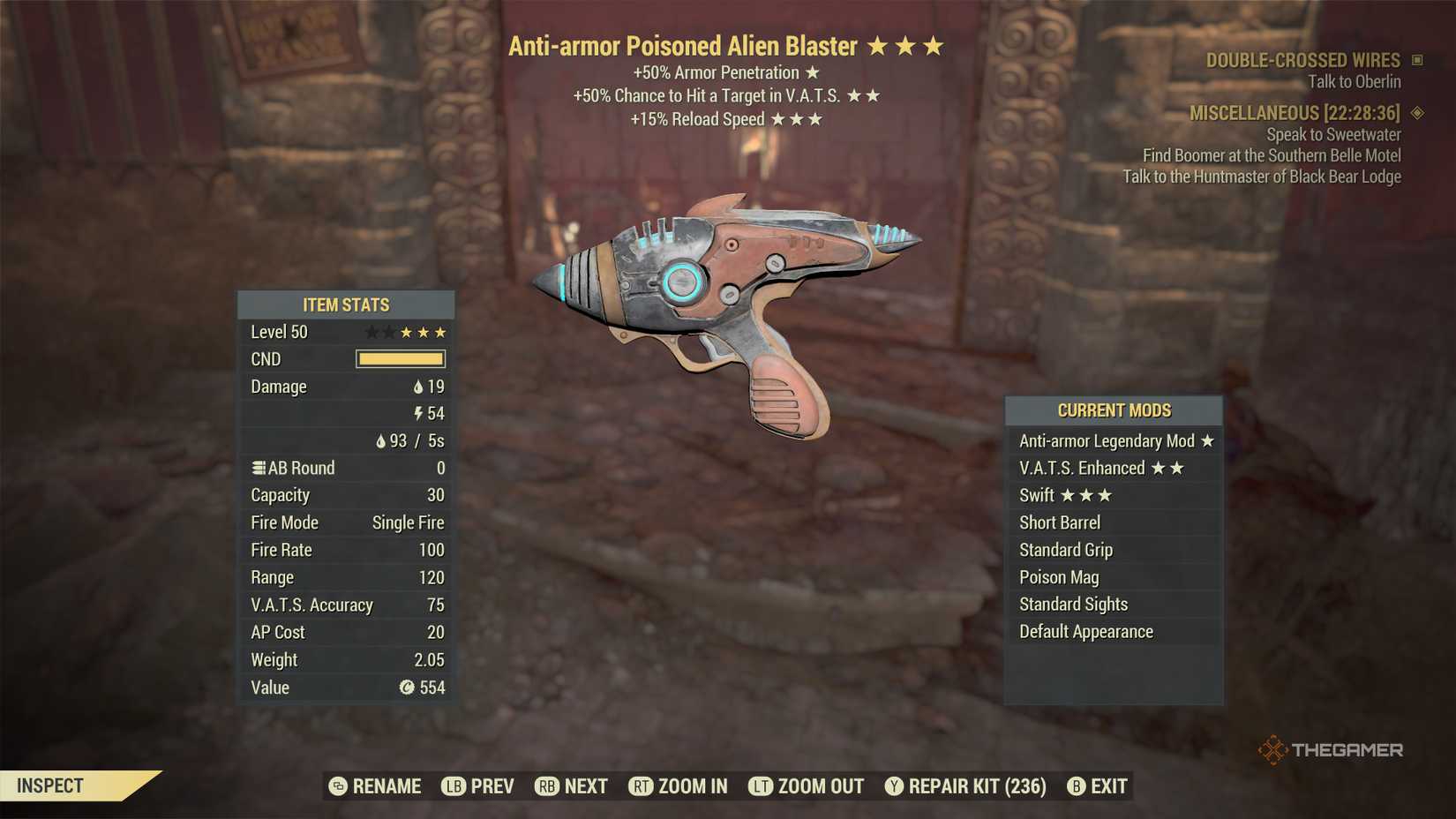The width and height of the screenshot is (1456, 819).
Task: Click the energy damage lightning bolt icon
Action: [x=418, y=413]
